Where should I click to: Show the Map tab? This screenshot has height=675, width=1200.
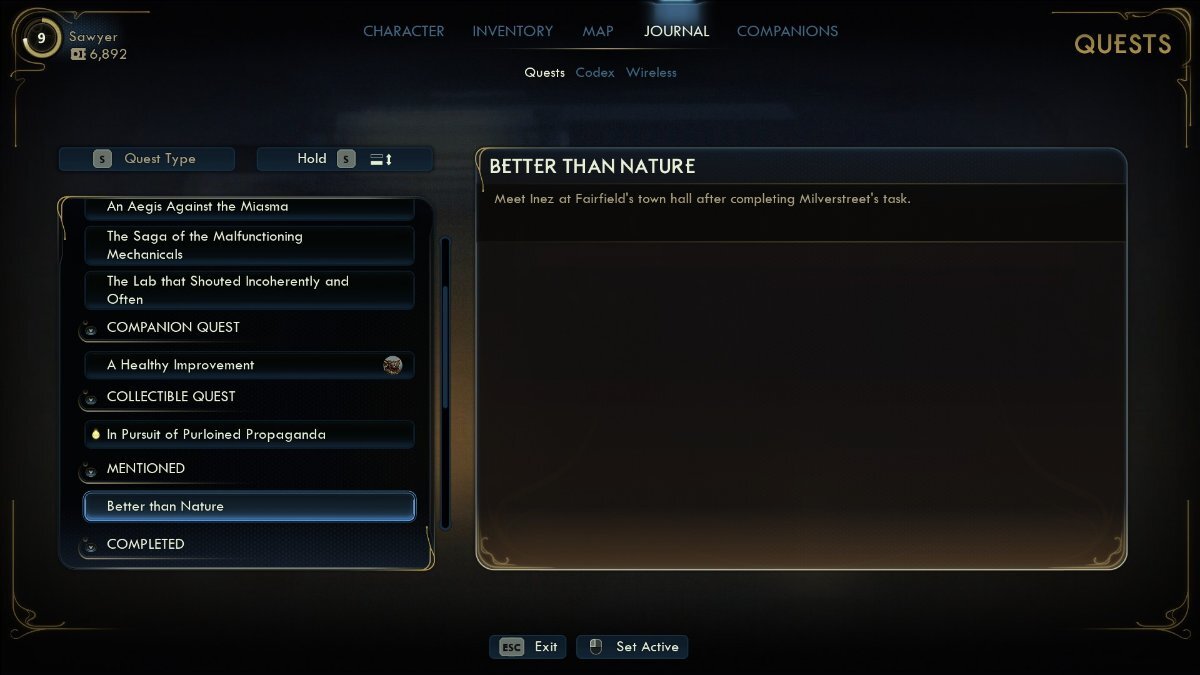pyautogui.click(x=598, y=31)
